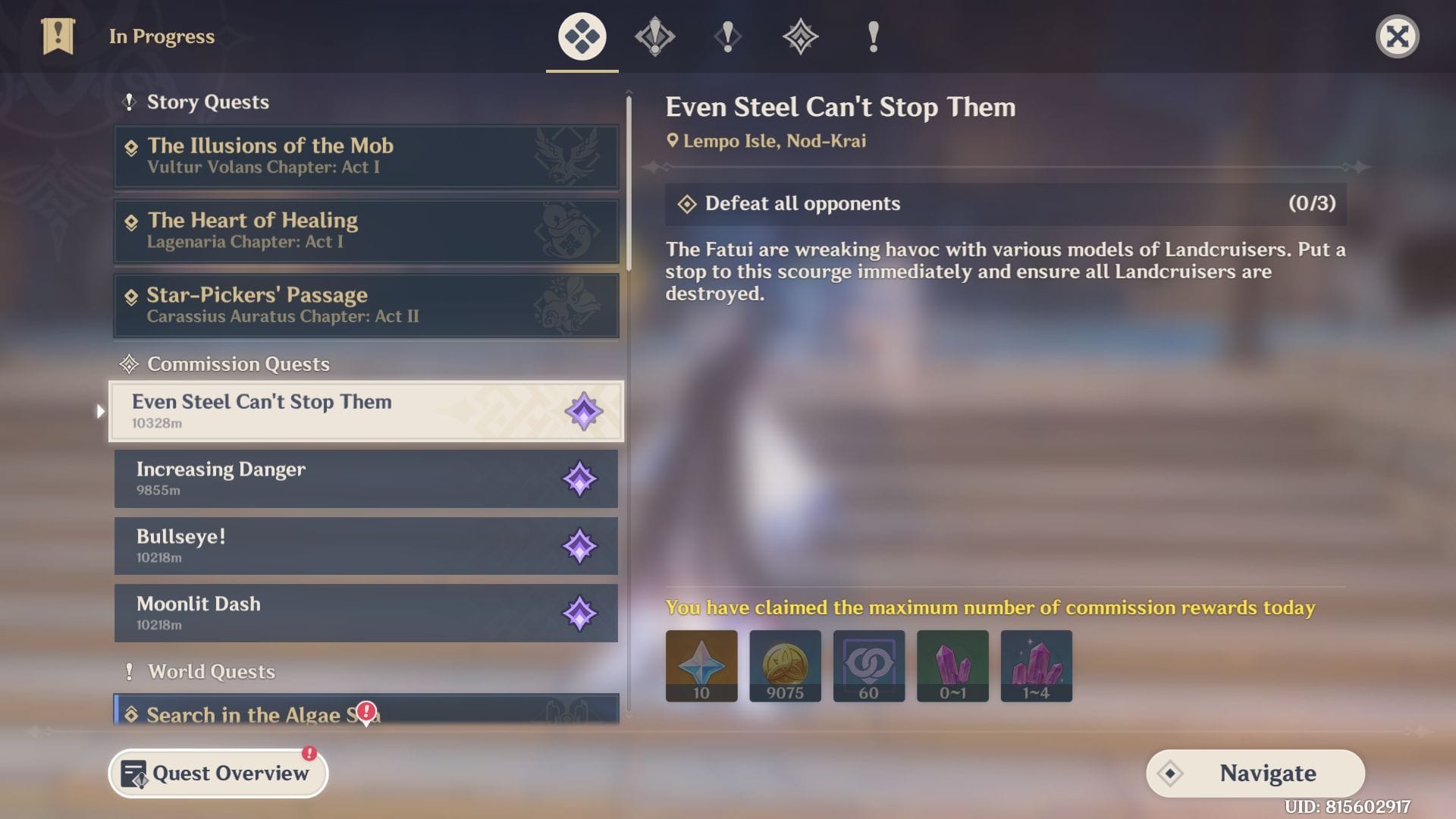
Task: Switch to the all quests tab
Action: coord(582,36)
